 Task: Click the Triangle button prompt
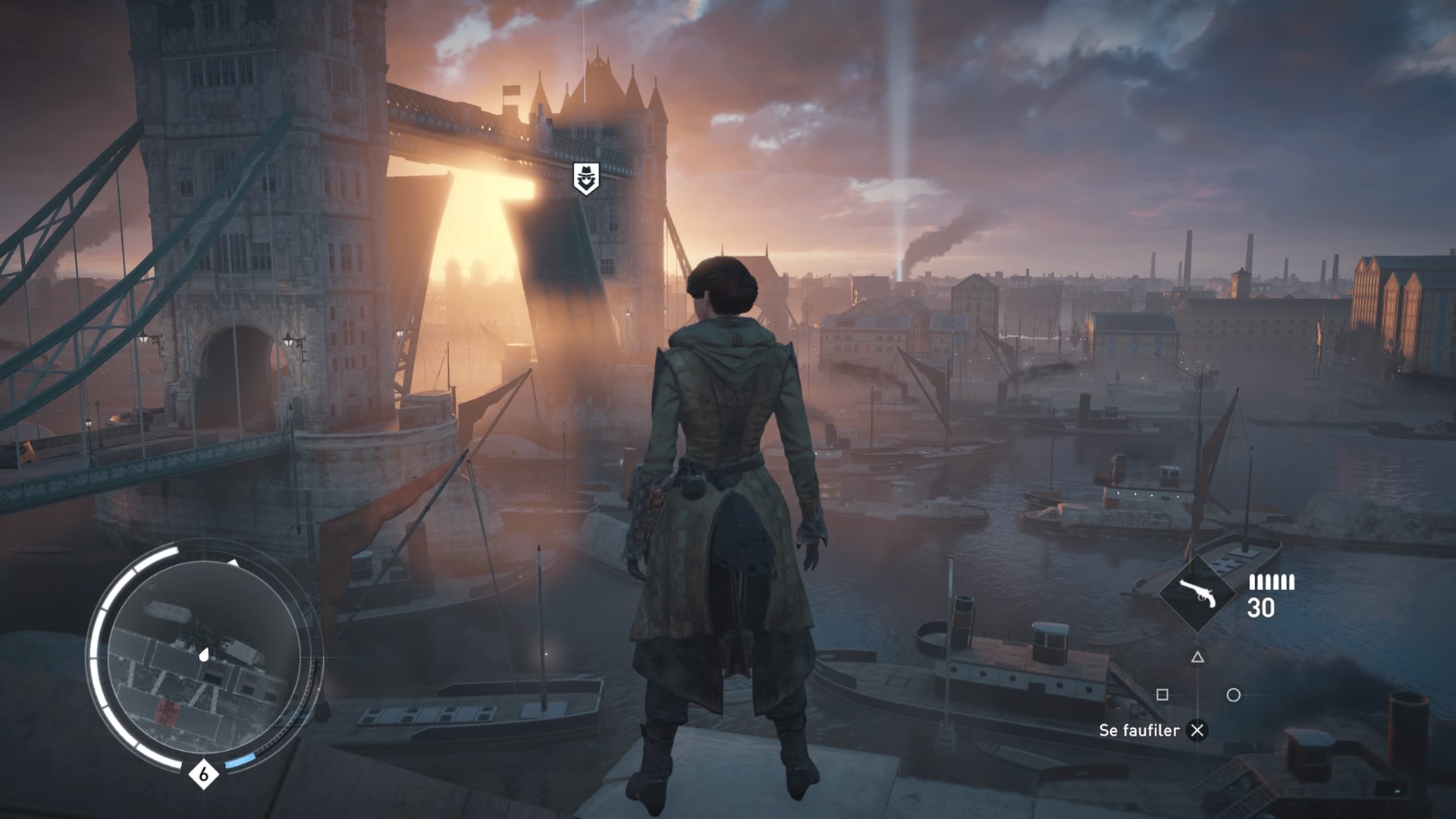tap(1198, 658)
